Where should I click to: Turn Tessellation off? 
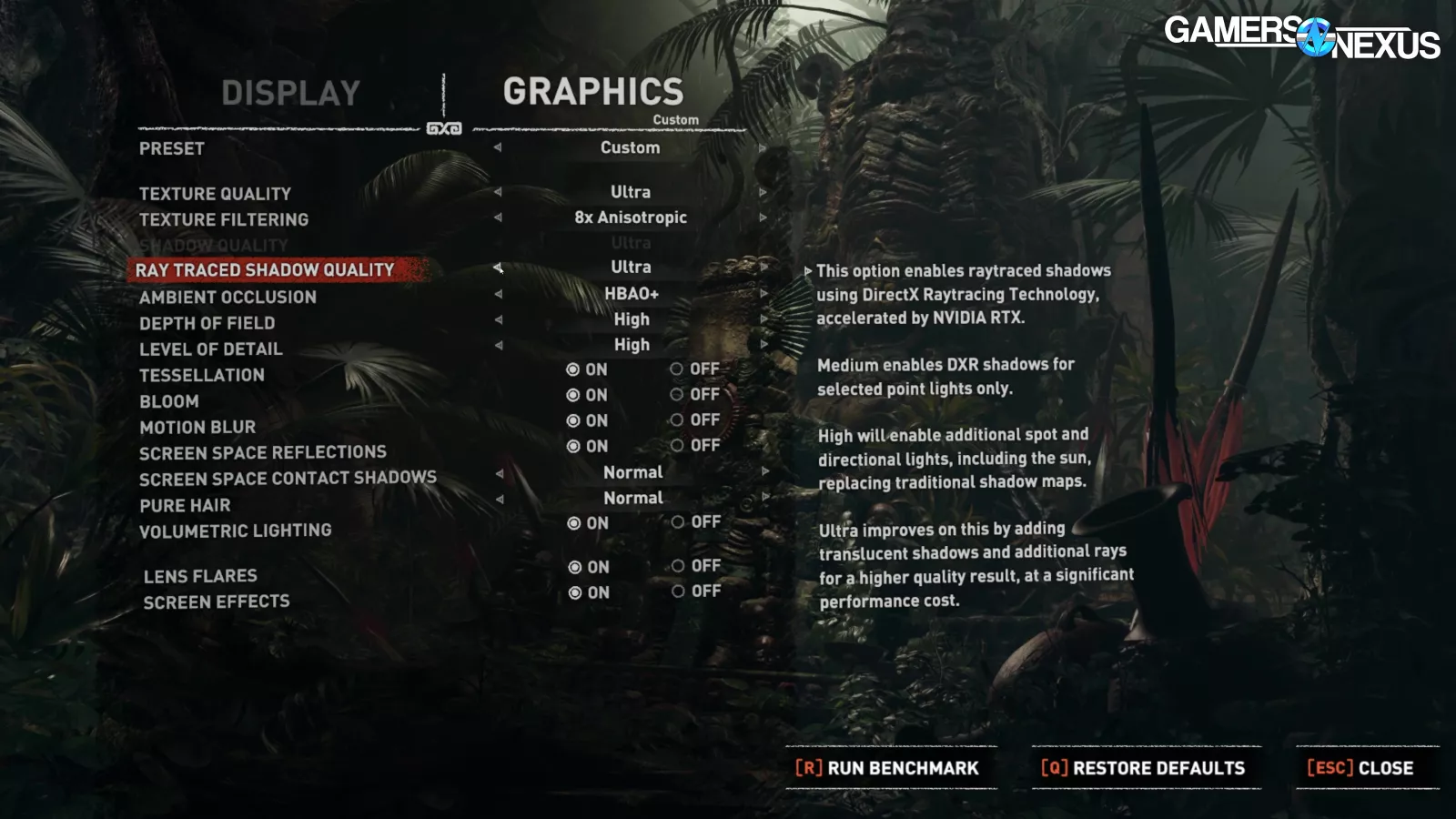tap(677, 369)
